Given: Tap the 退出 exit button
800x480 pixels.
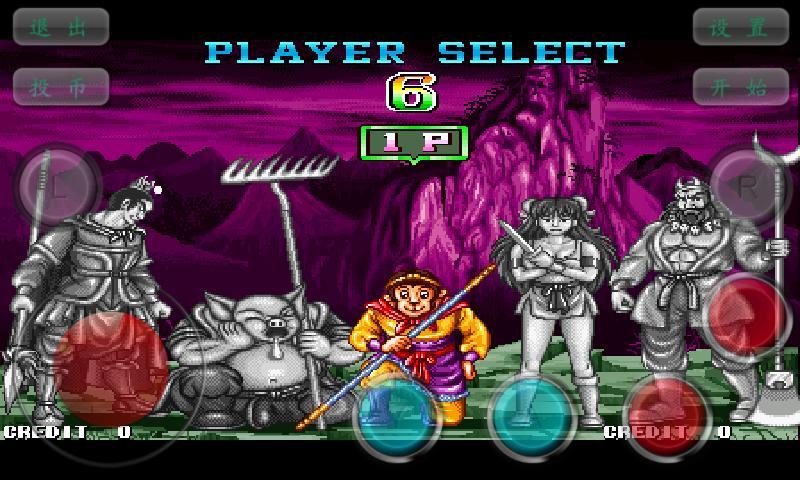Looking at the screenshot, I should (x=60, y=27).
